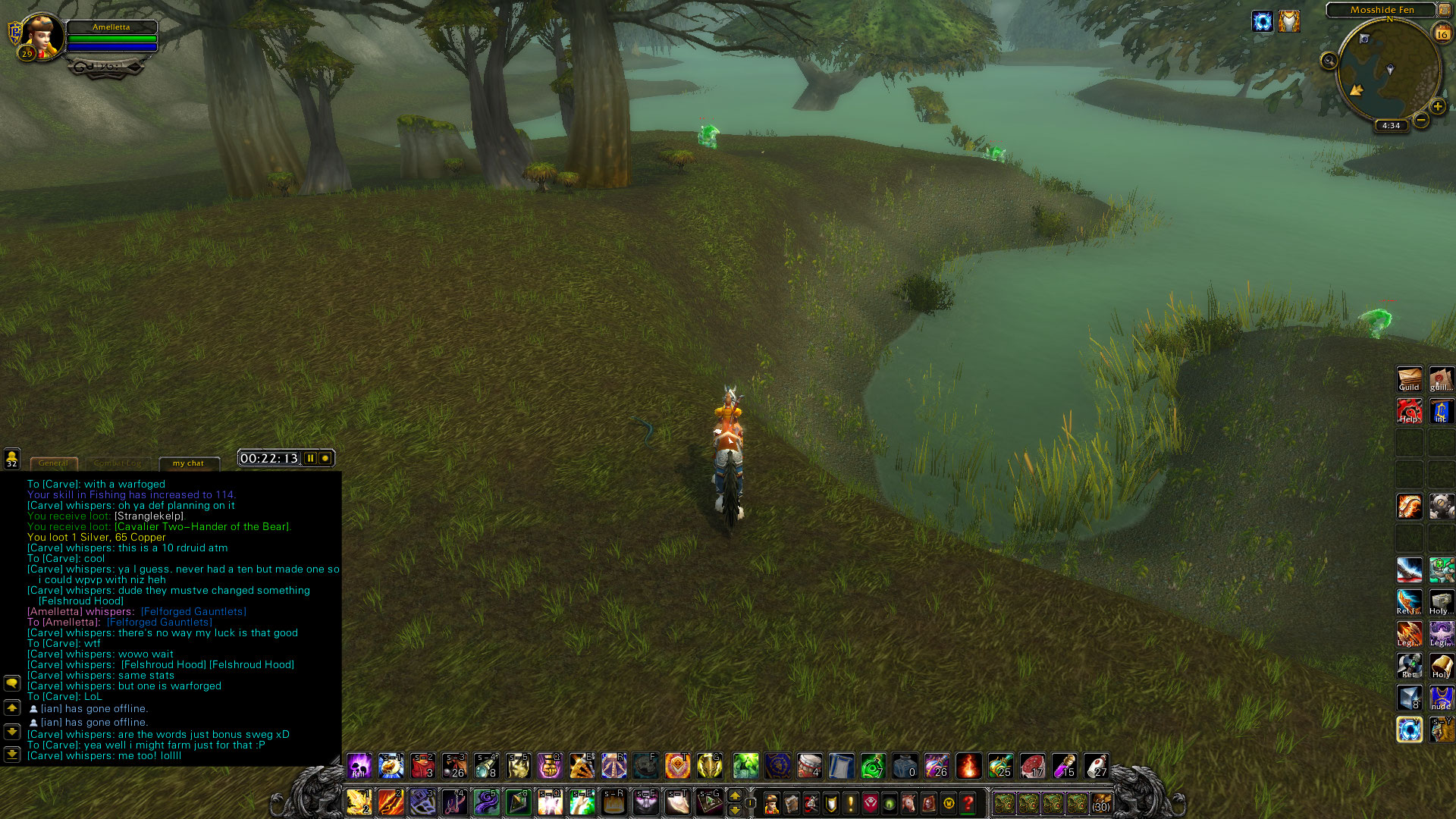
Task: Pause the 00:22:13 stopwatch timer
Action: click(x=310, y=458)
